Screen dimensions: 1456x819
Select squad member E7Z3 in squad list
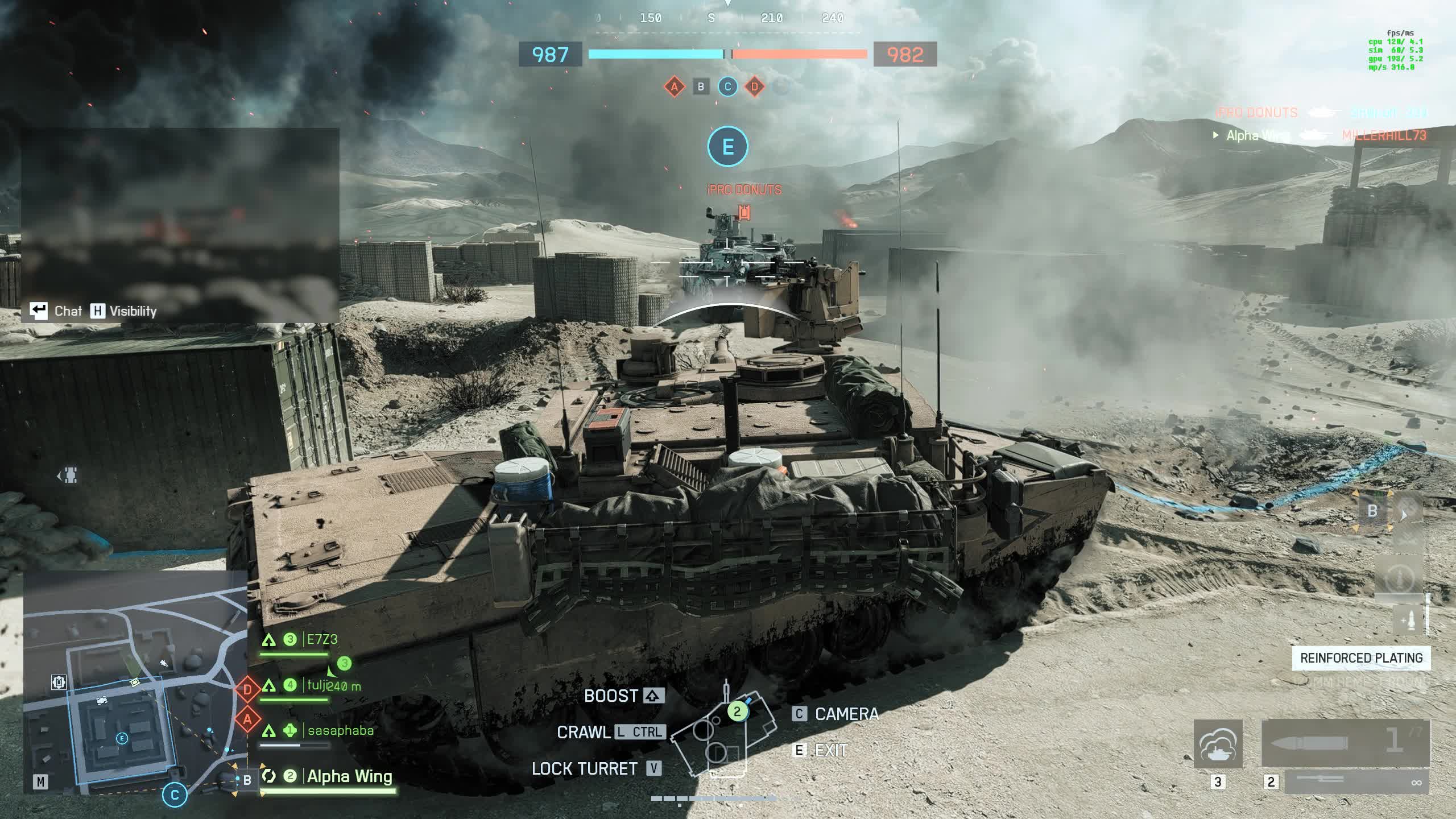[x=322, y=640]
